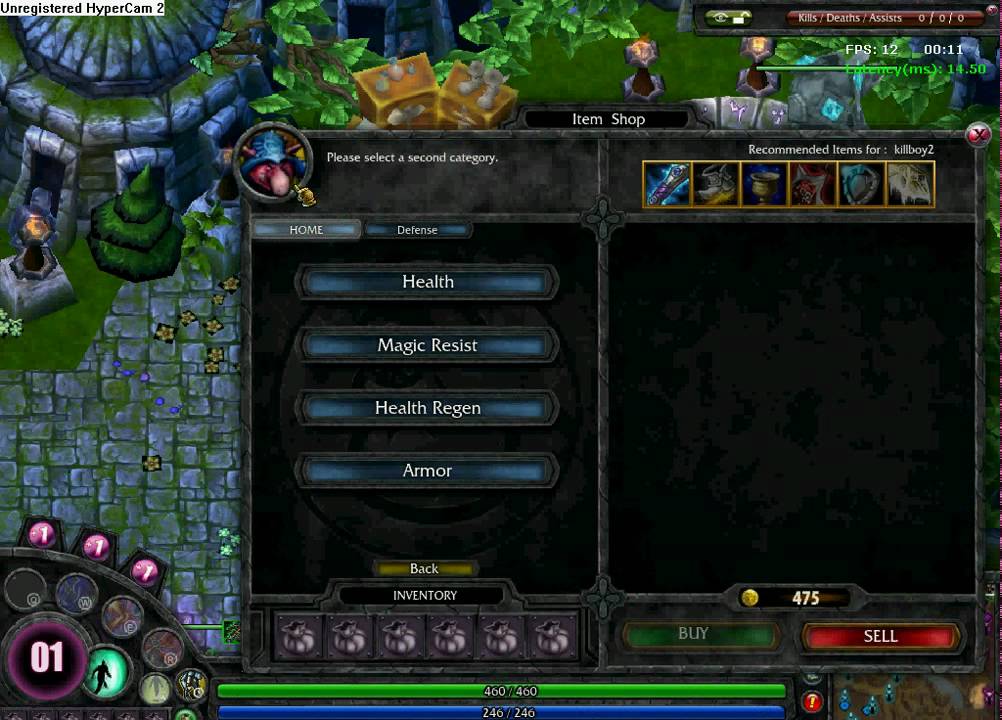The height and width of the screenshot is (720, 1002).
Task: Select the teal shield recommended item
Action: 861,185
